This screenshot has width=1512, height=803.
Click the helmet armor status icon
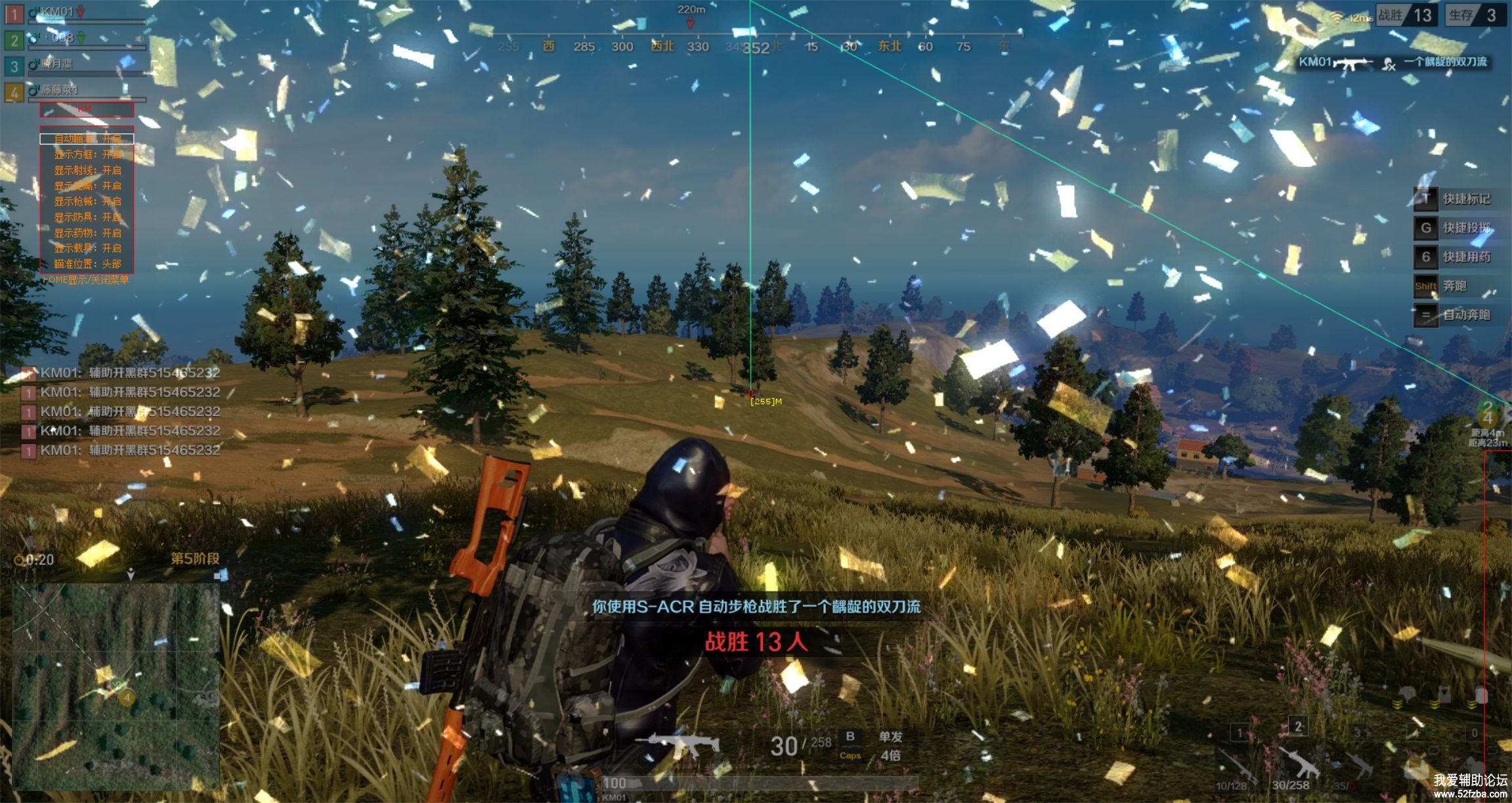1405,693
